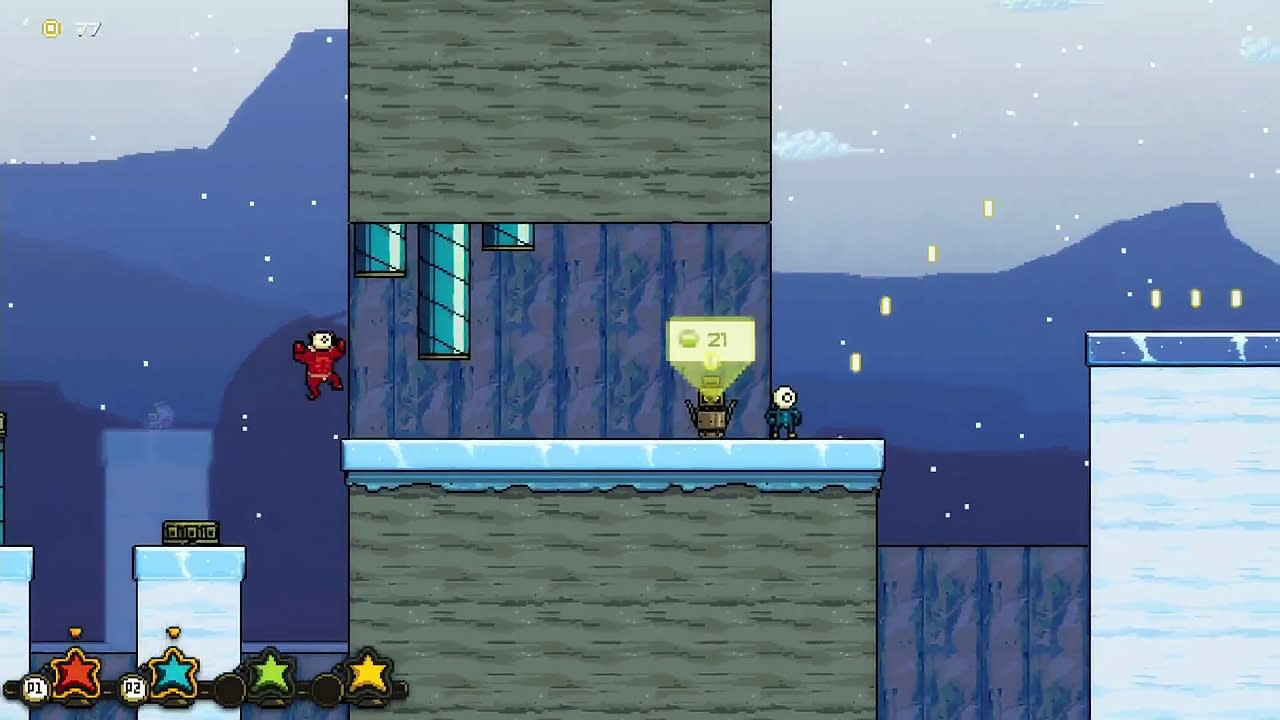
Task: Toggle the yellow marker above the red star
Action: (76, 632)
